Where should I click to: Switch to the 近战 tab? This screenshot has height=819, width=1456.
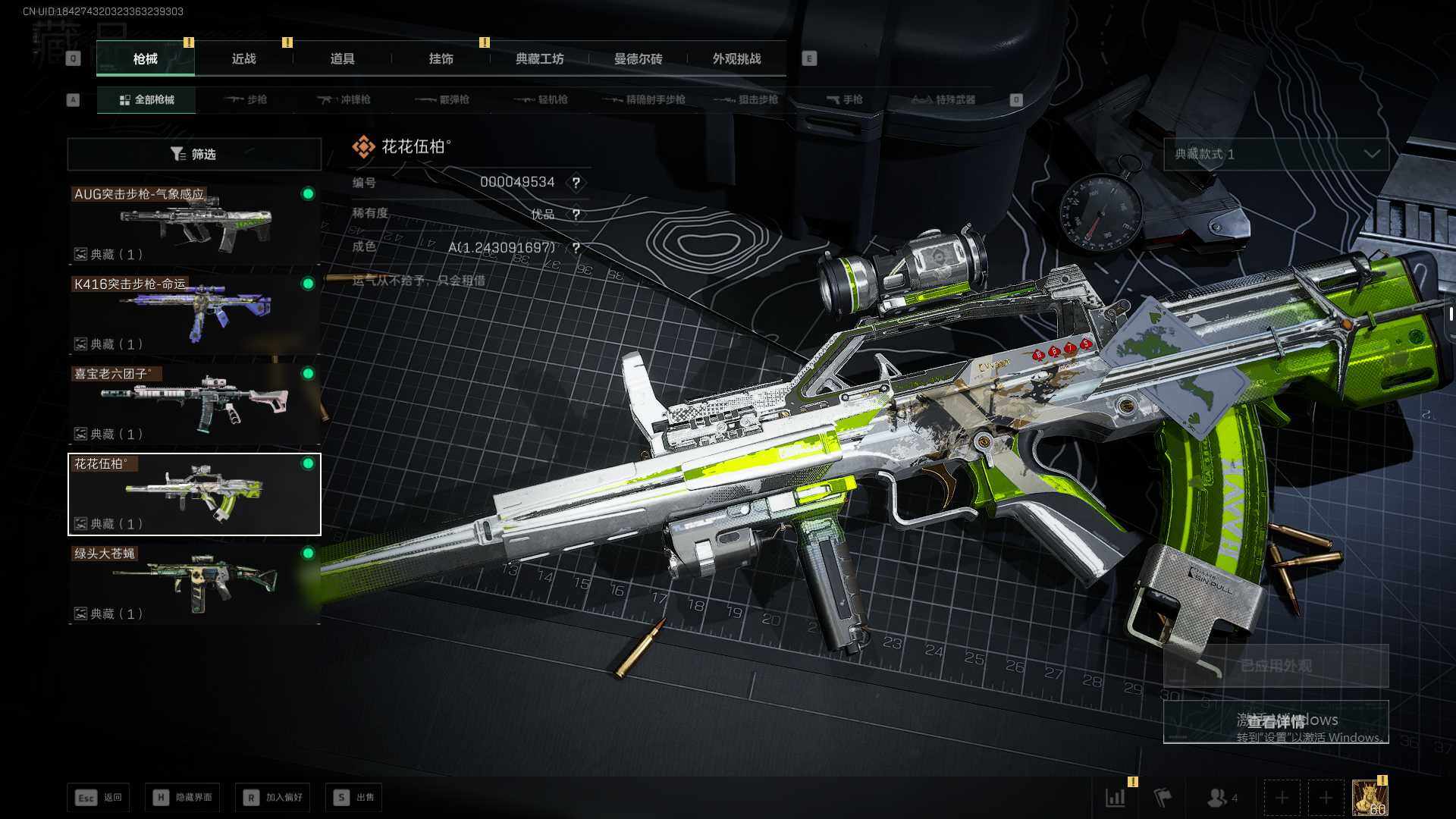pos(243,59)
